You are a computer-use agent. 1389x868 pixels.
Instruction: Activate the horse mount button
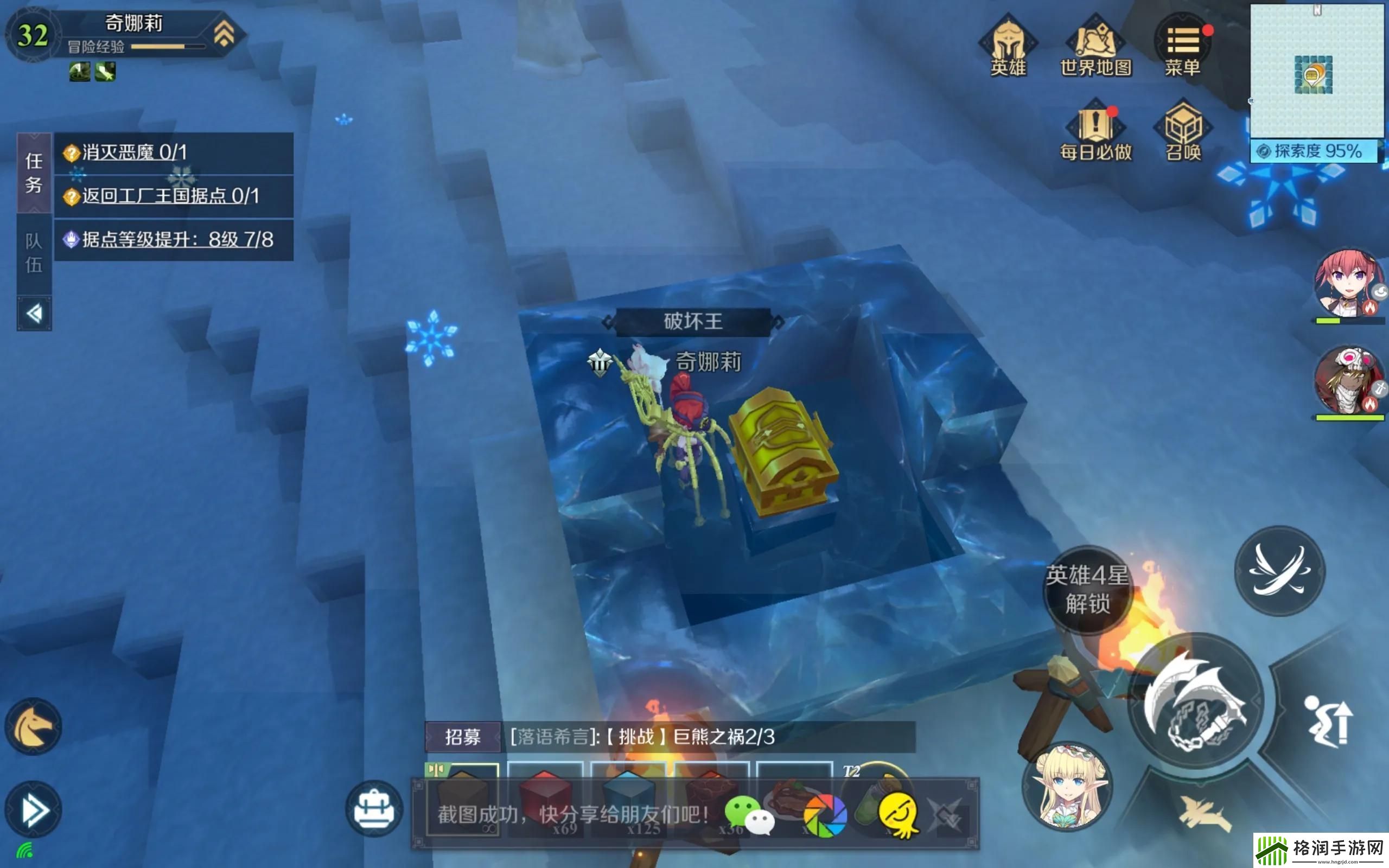(33, 727)
